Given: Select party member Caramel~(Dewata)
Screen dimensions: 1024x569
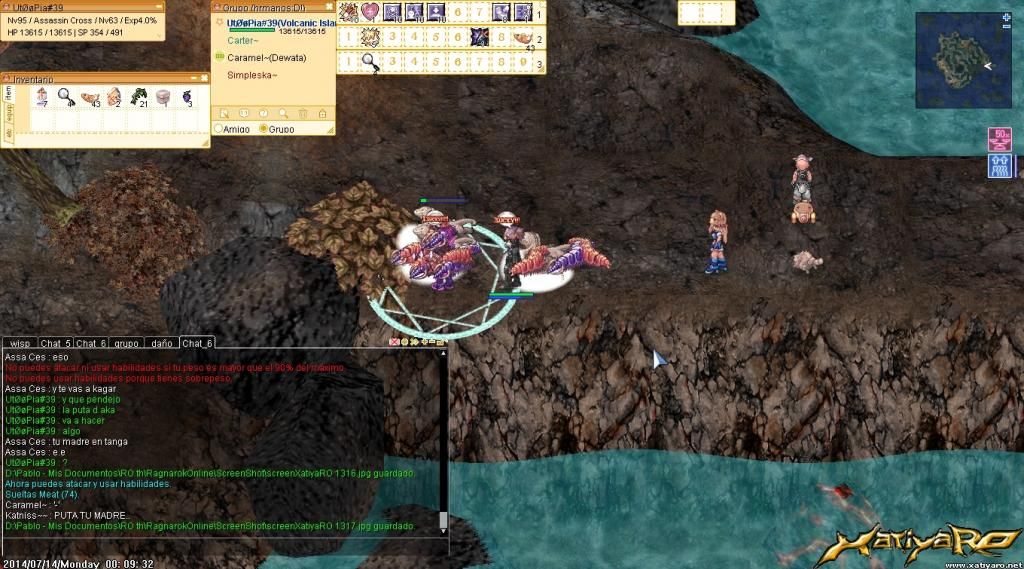Looking at the screenshot, I should (x=266, y=58).
